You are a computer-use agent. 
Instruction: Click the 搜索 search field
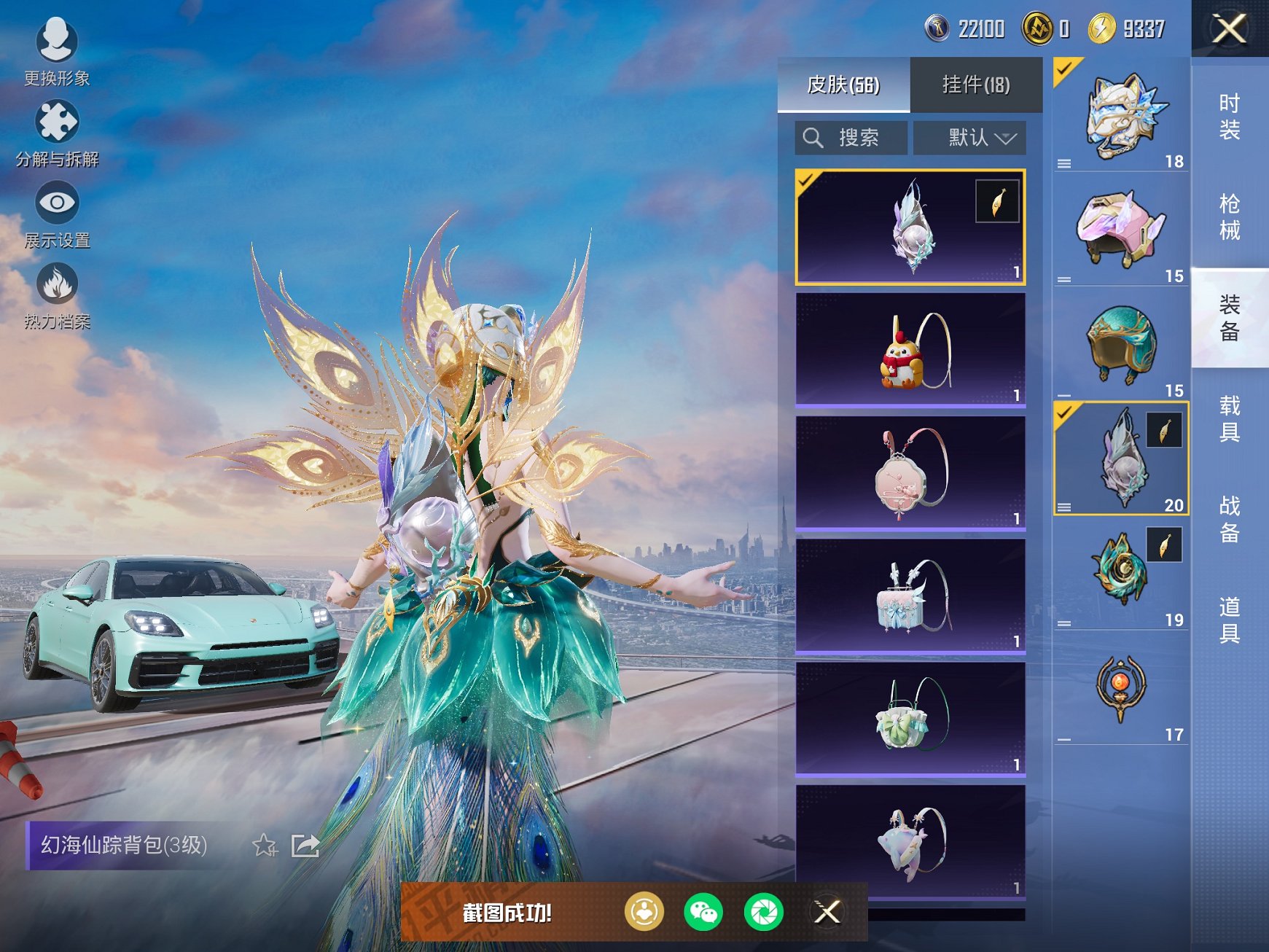pos(851,138)
